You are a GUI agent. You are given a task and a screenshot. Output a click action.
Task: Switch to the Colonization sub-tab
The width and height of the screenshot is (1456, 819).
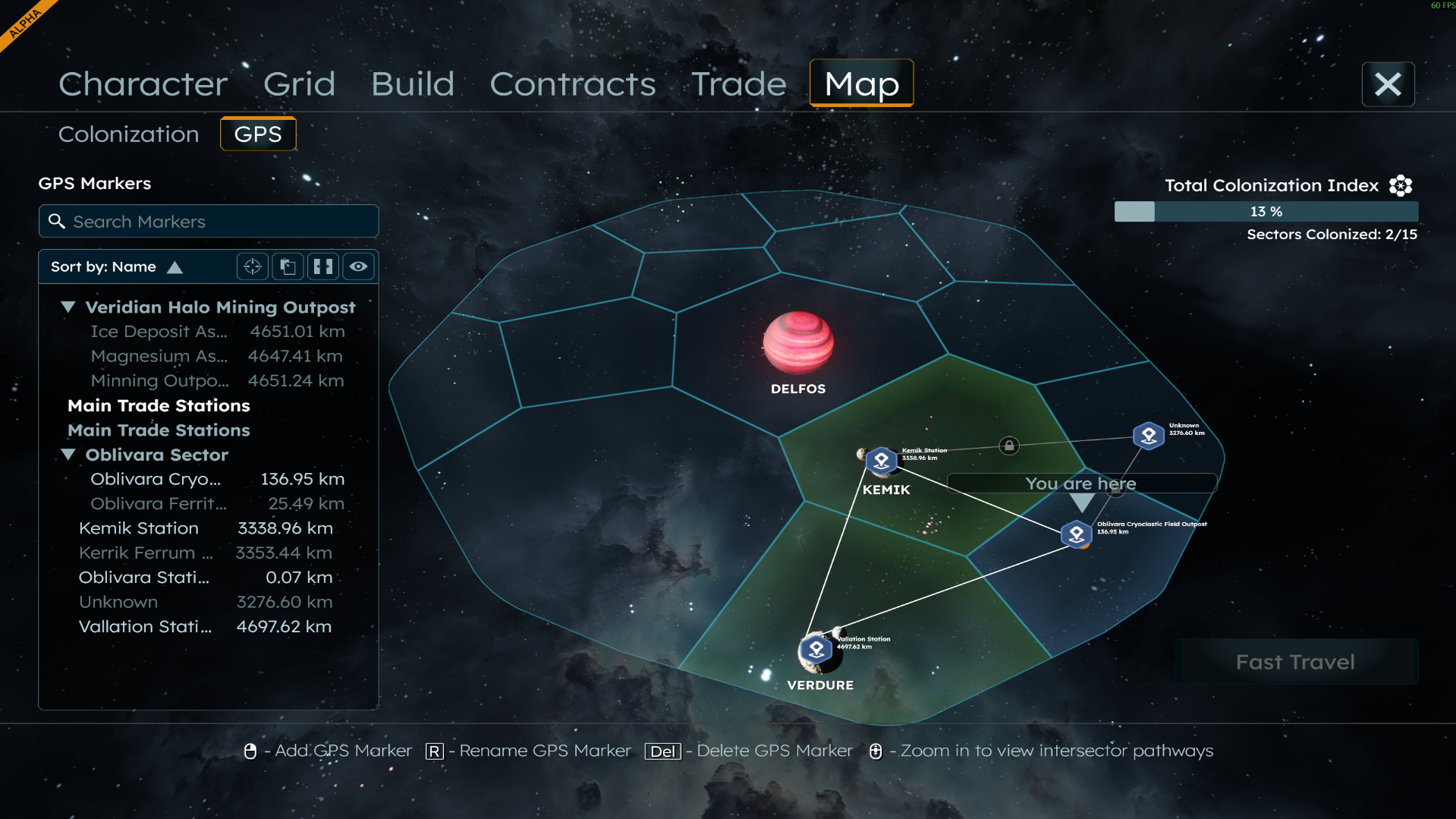(128, 134)
